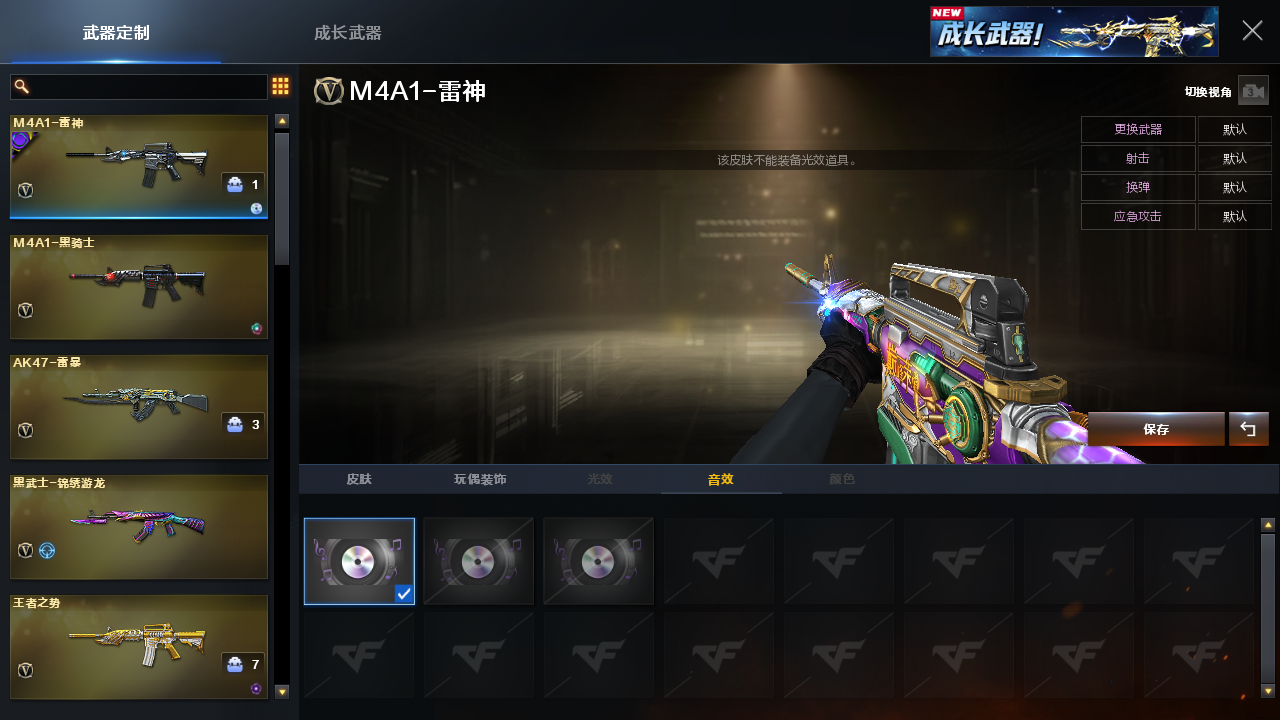Switch to the 玩偶装饰 tab
The height and width of the screenshot is (720, 1280).
(x=480, y=480)
